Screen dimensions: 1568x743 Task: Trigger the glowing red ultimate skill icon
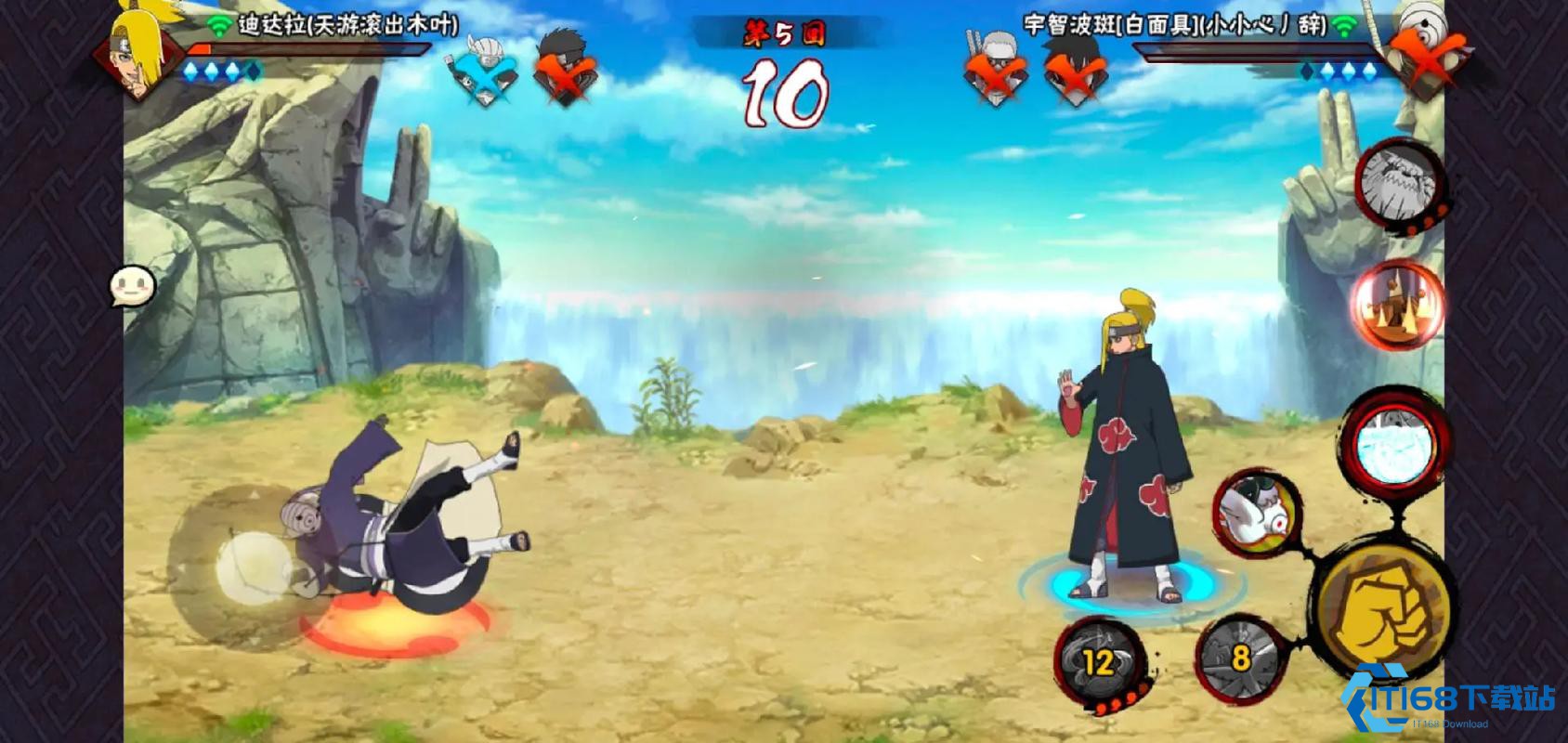point(1395,303)
